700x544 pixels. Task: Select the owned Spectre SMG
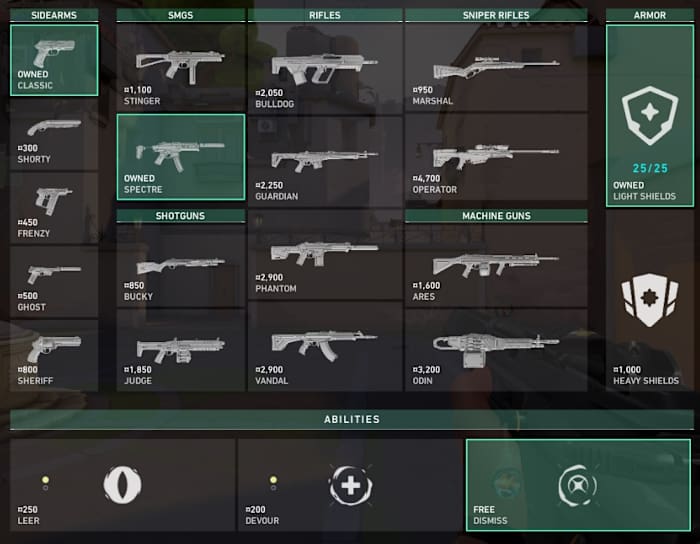coord(180,157)
